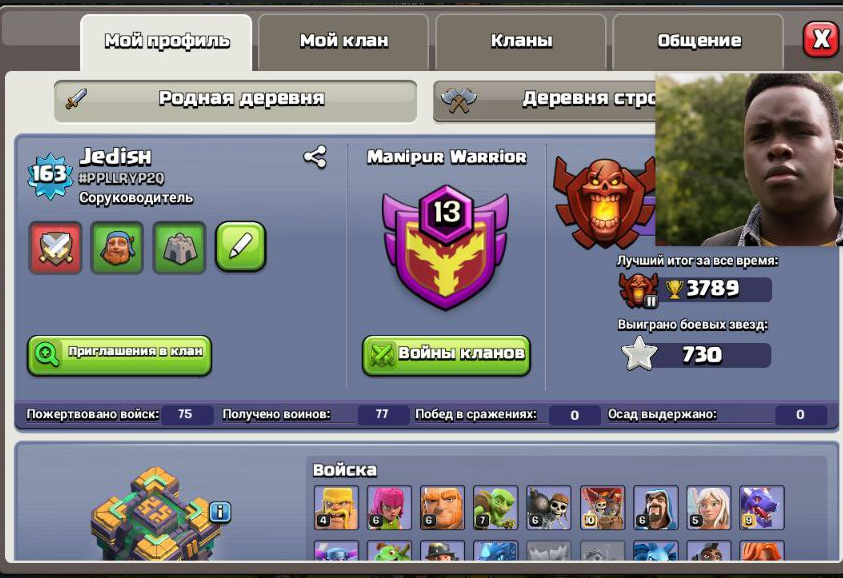This screenshot has width=843, height=578.
Task: Select the Кланы tab
Action: [x=521, y=42]
